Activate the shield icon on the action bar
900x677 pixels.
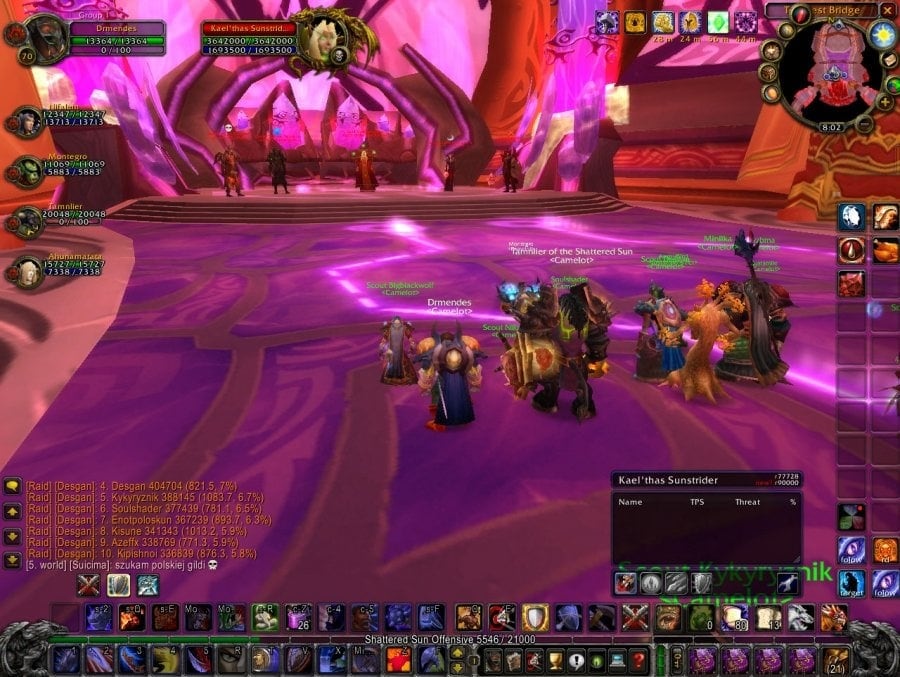coord(536,617)
